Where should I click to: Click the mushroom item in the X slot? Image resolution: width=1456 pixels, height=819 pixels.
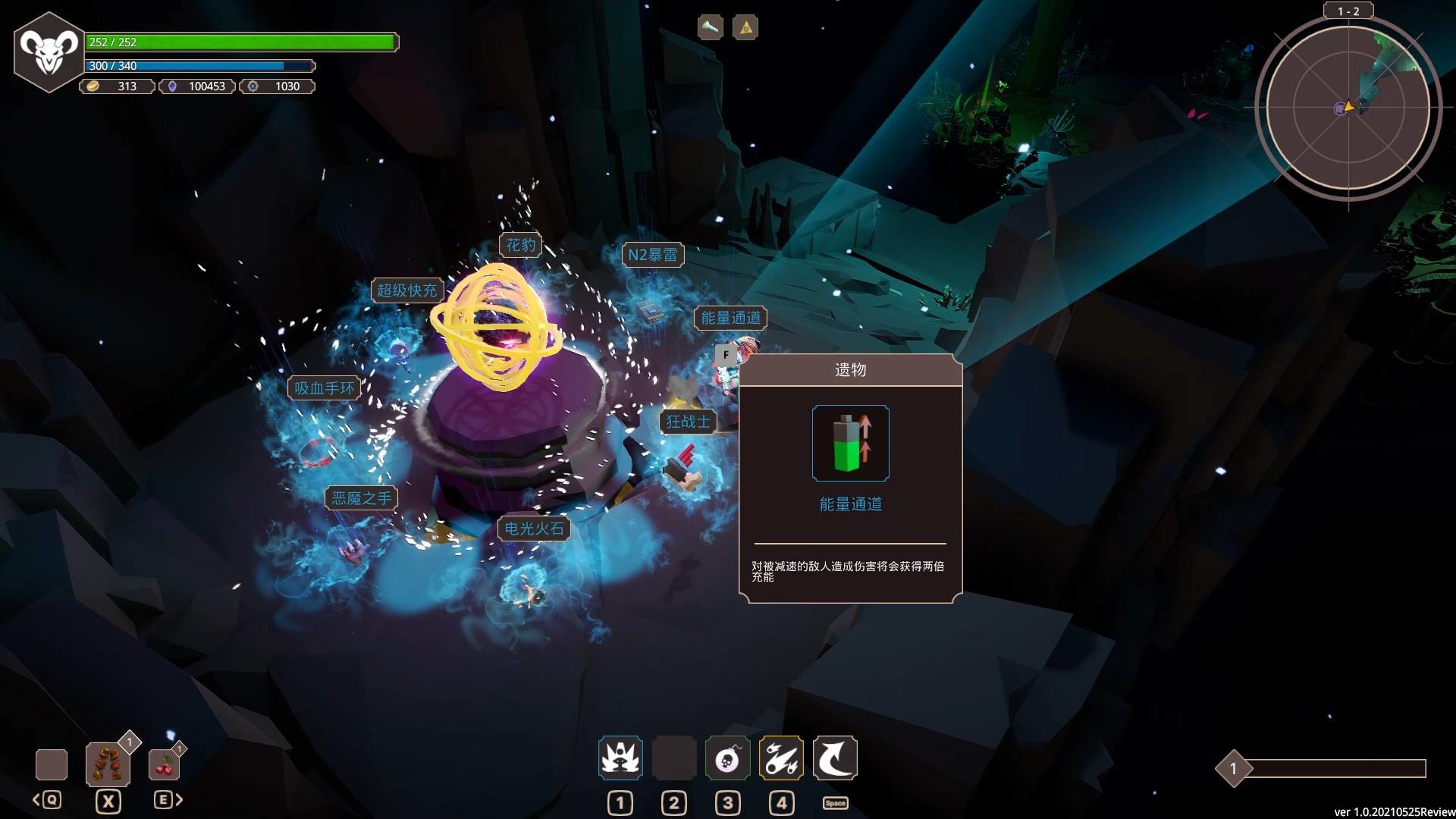108,764
